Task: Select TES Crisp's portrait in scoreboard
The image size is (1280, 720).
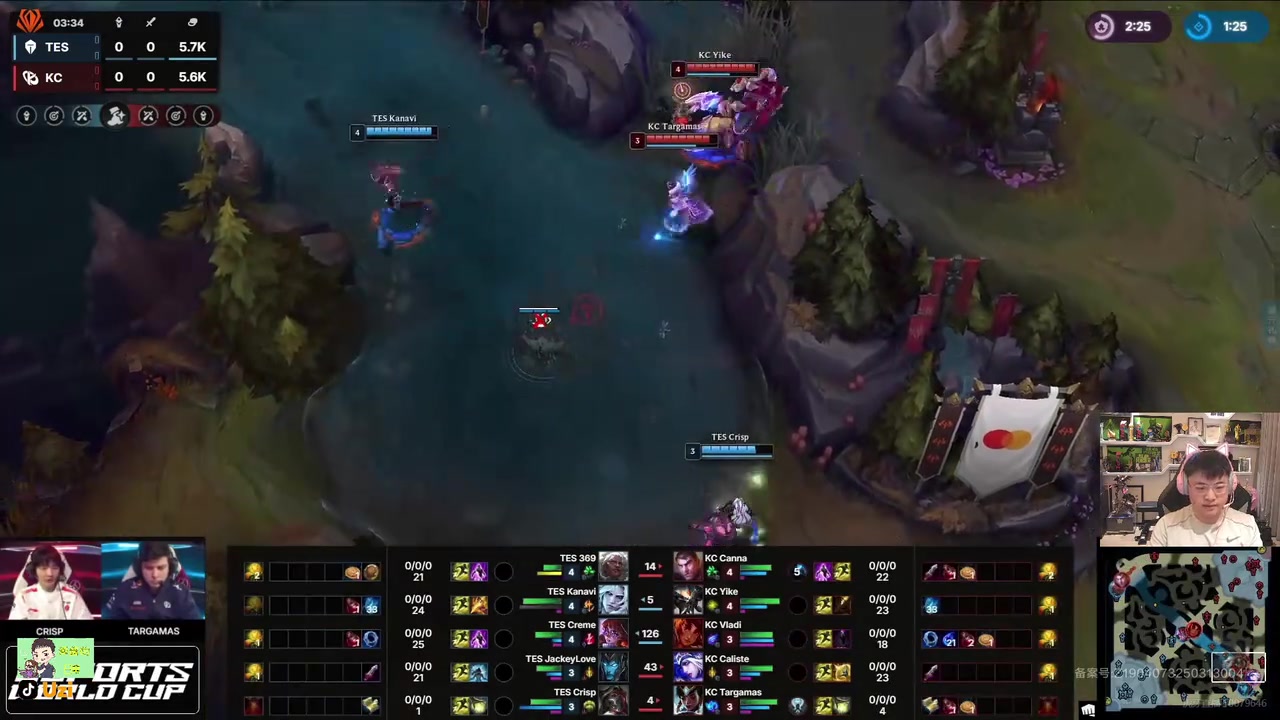Action: pos(613,700)
